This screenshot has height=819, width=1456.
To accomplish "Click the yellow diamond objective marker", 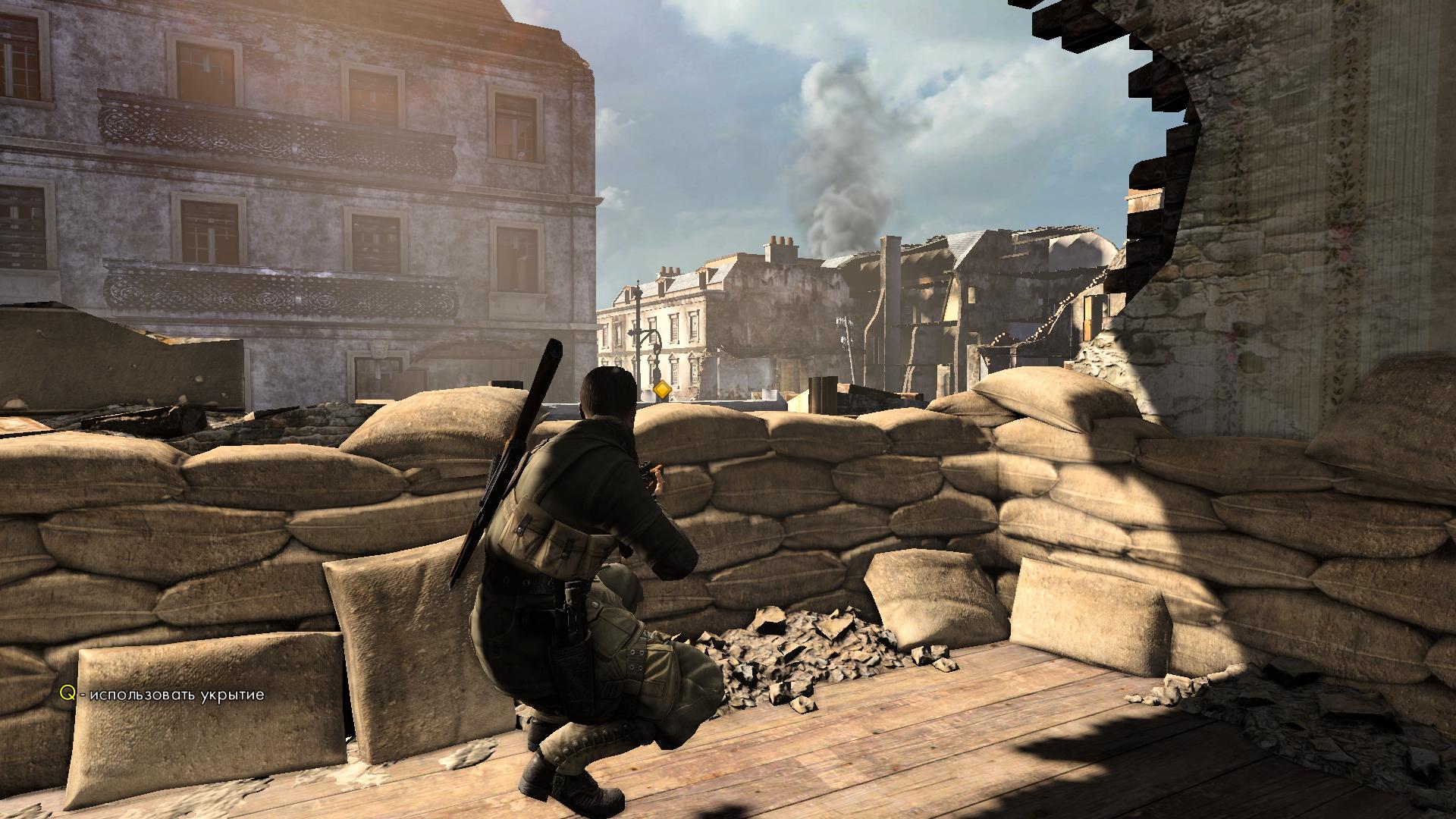I will (662, 391).
